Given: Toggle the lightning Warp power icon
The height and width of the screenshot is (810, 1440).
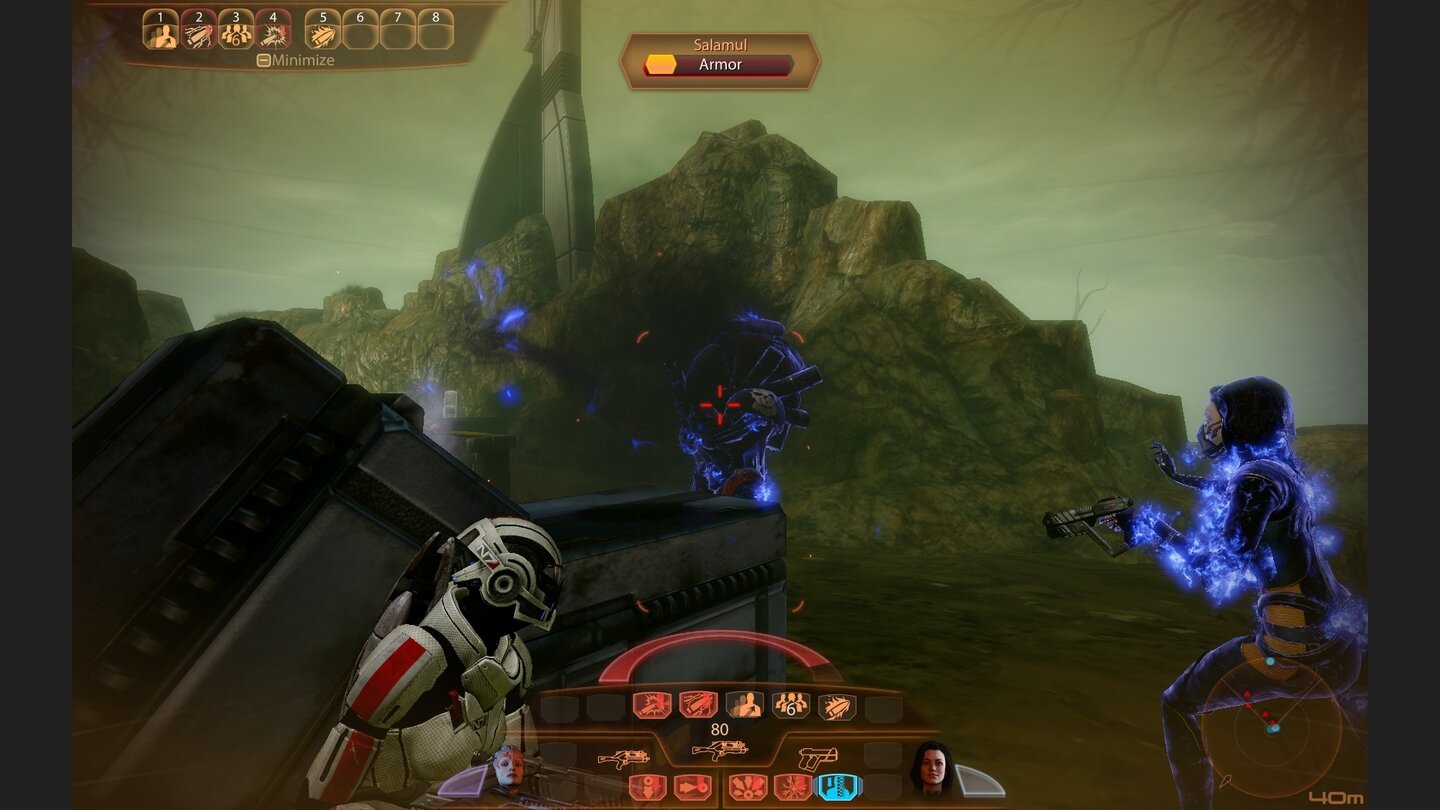Looking at the screenshot, I should coord(792,788).
